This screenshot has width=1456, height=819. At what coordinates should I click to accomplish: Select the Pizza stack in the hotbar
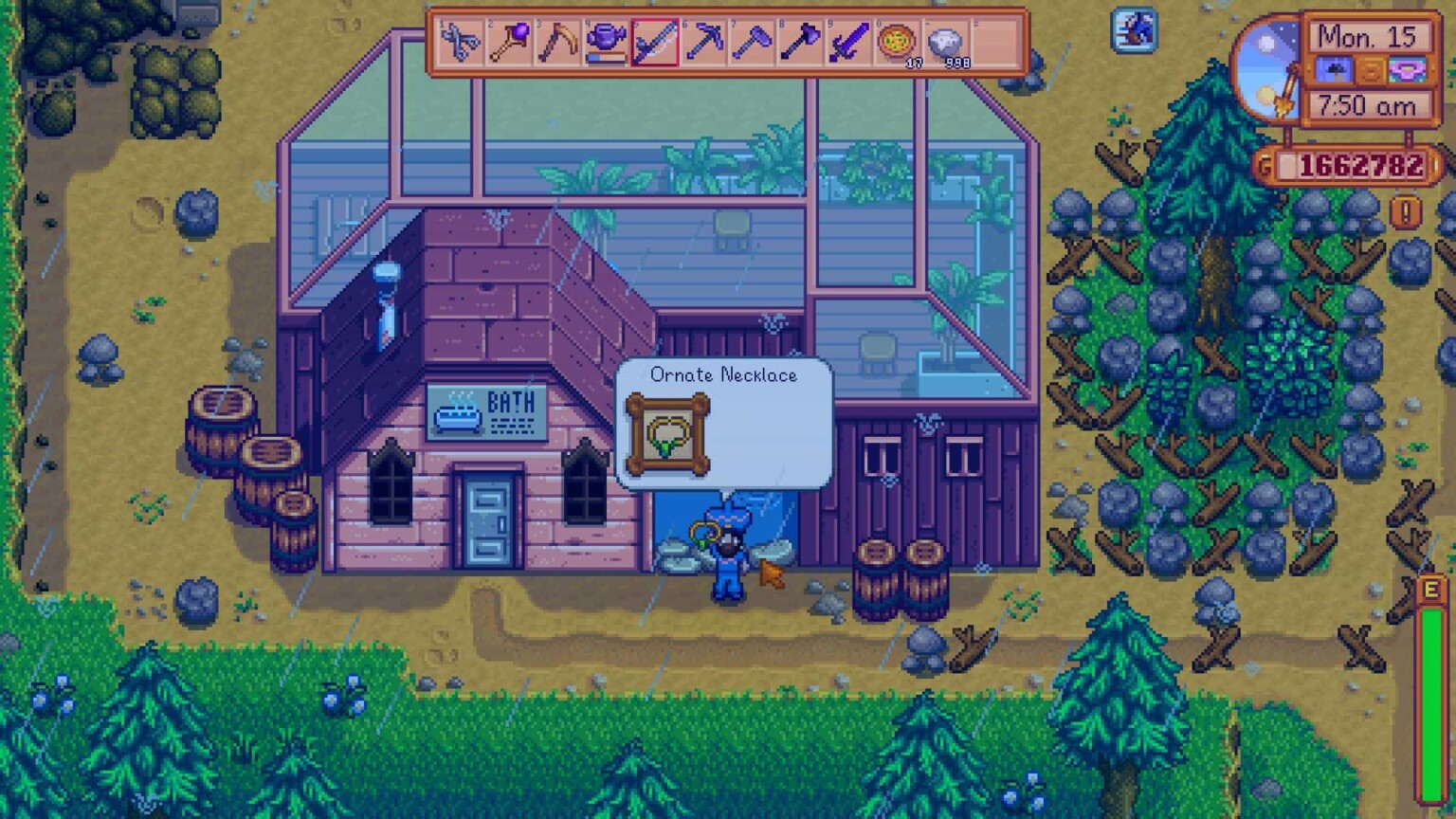(x=895, y=43)
